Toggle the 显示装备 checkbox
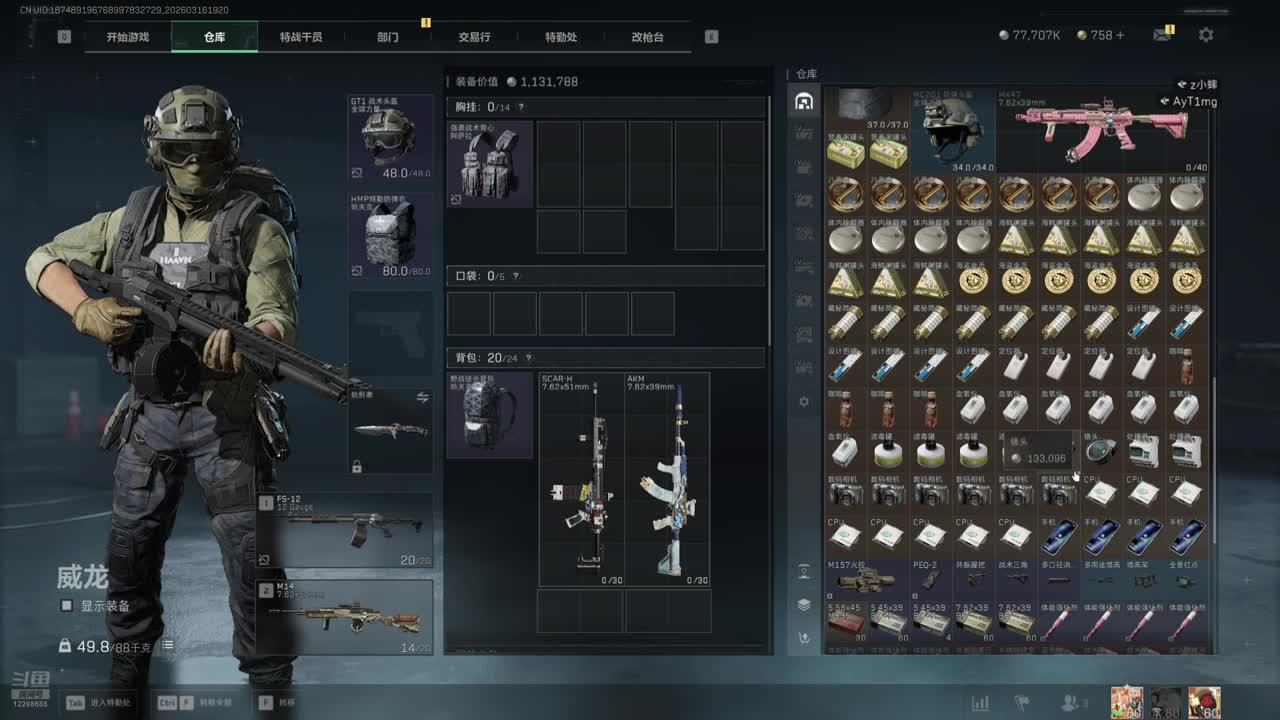1280x720 pixels. 67,606
